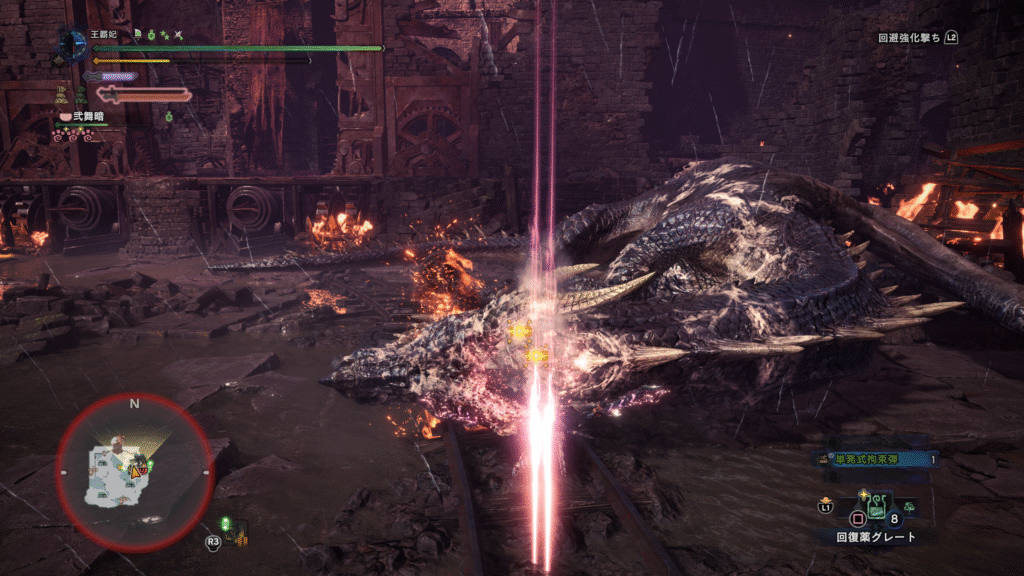Choose the 単発式拘束弾 ammo entry
The height and width of the screenshot is (576, 1024).
click(x=877, y=459)
